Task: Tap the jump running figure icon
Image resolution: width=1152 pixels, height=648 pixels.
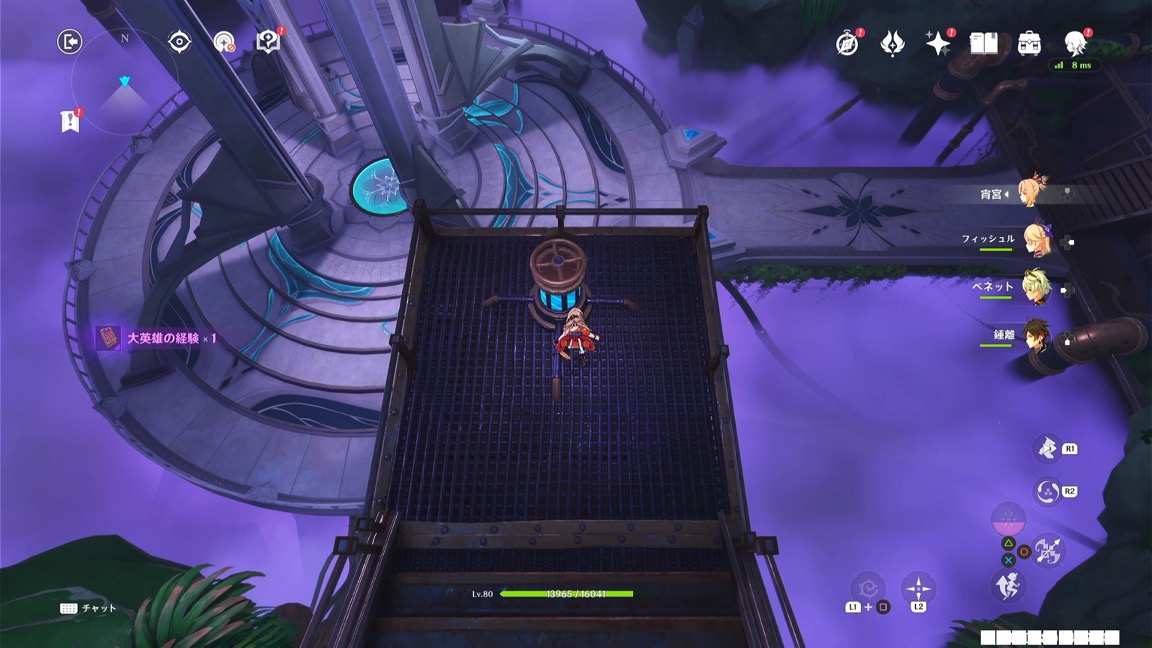Action: pos(1007,585)
